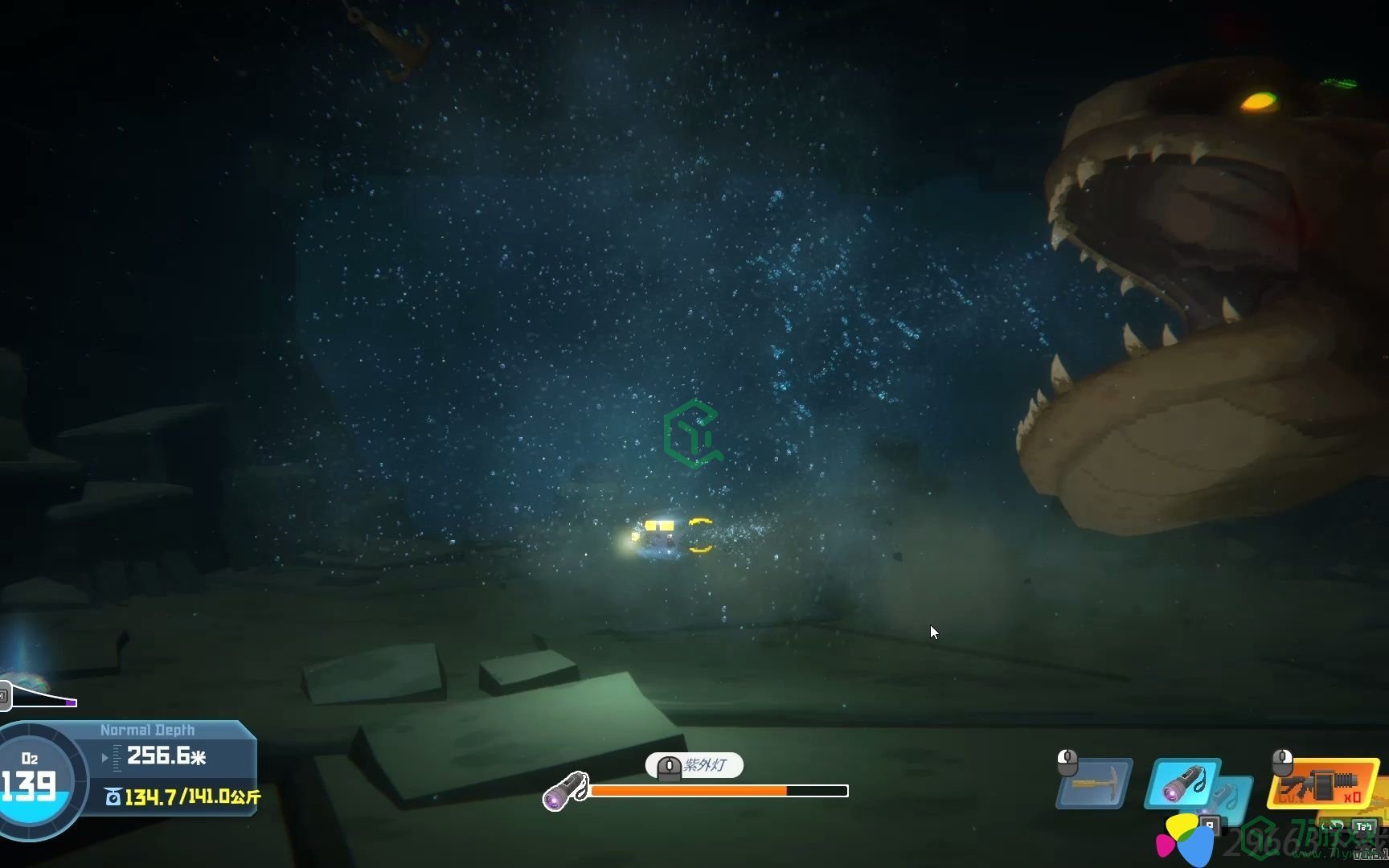Select the pickaxe tool slot
1389x868 pixels.
tap(1095, 783)
